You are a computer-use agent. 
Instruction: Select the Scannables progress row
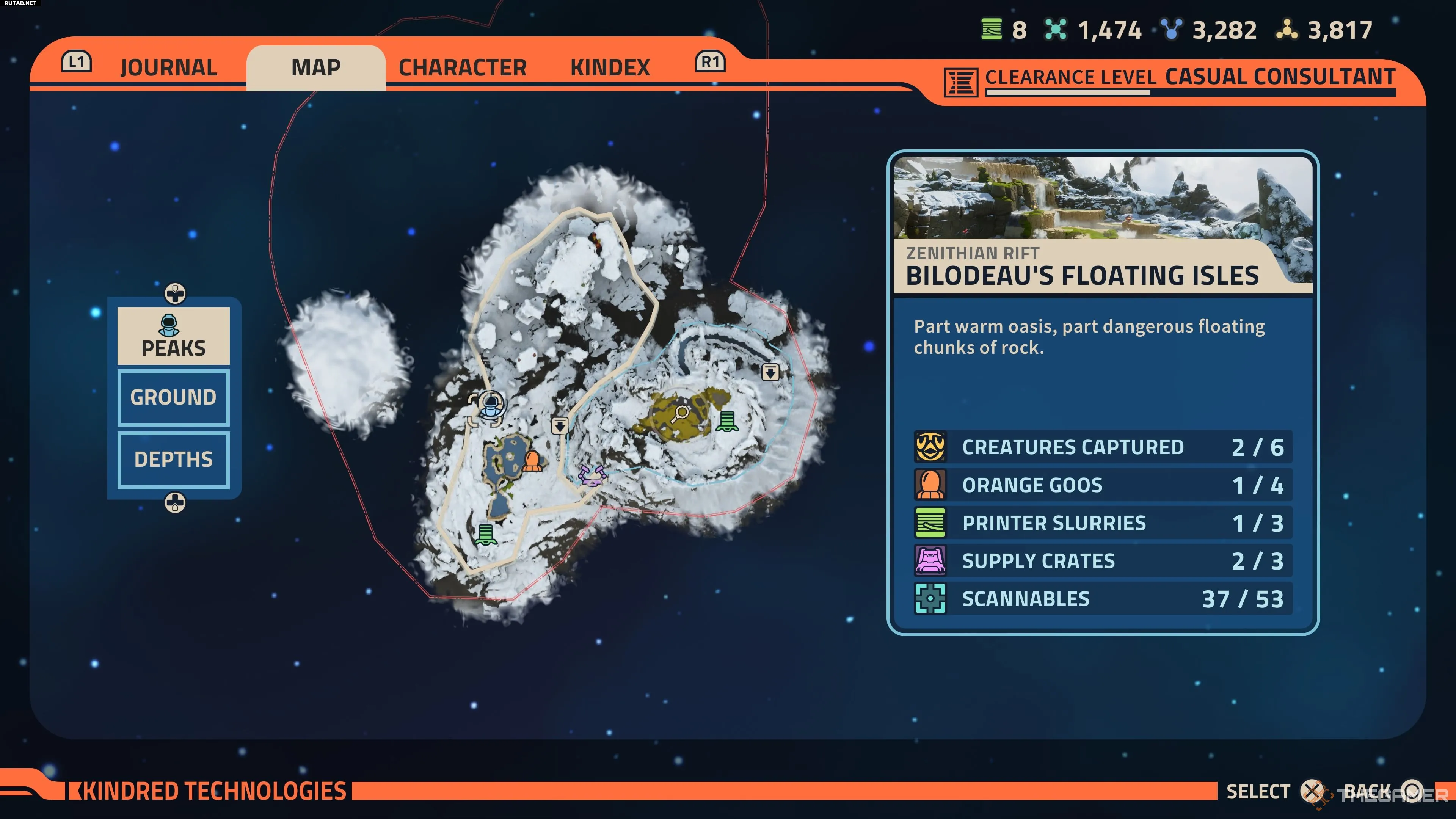[x=1102, y=599]
